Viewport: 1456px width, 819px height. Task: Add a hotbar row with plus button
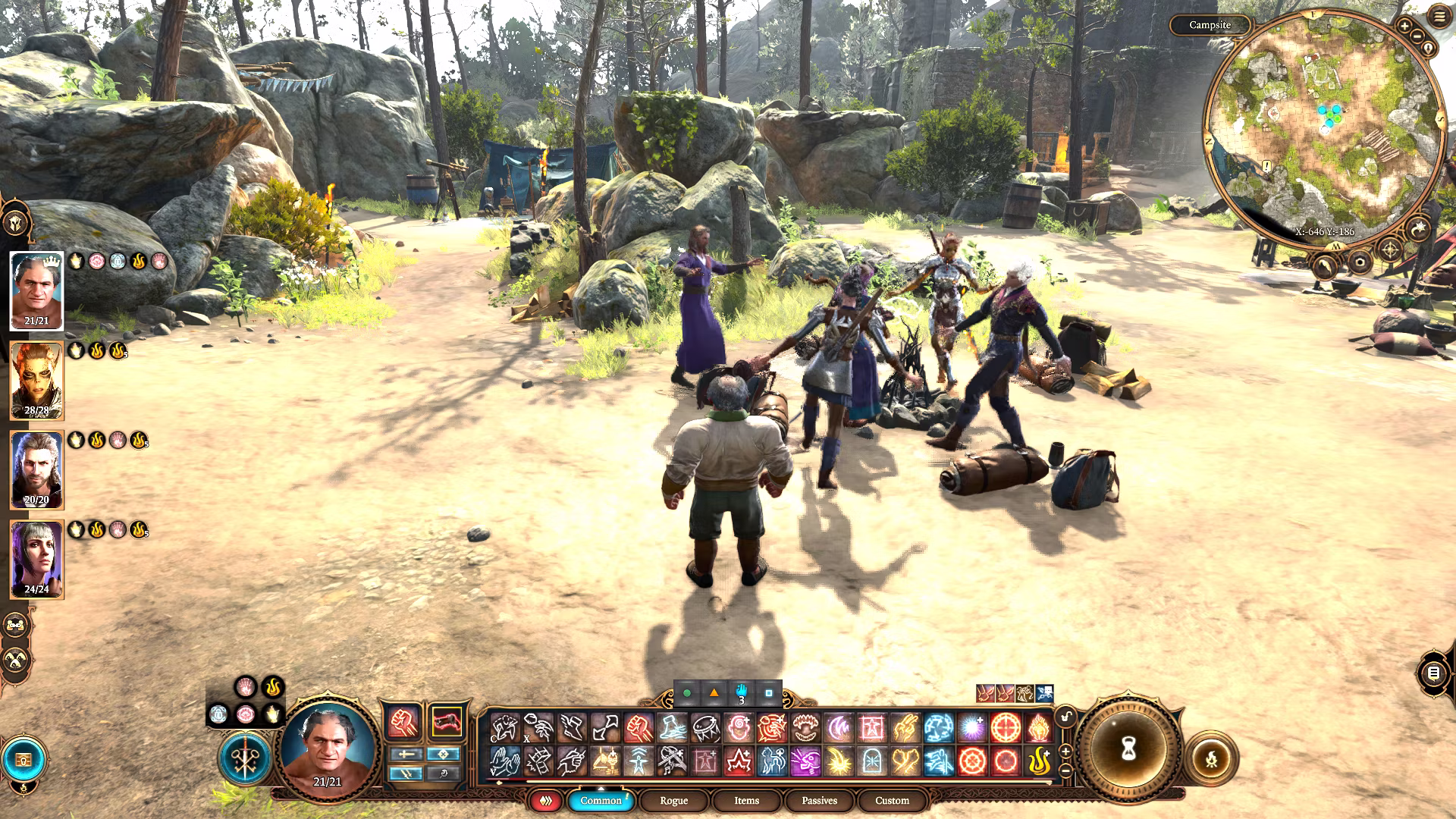[1065, 751]
